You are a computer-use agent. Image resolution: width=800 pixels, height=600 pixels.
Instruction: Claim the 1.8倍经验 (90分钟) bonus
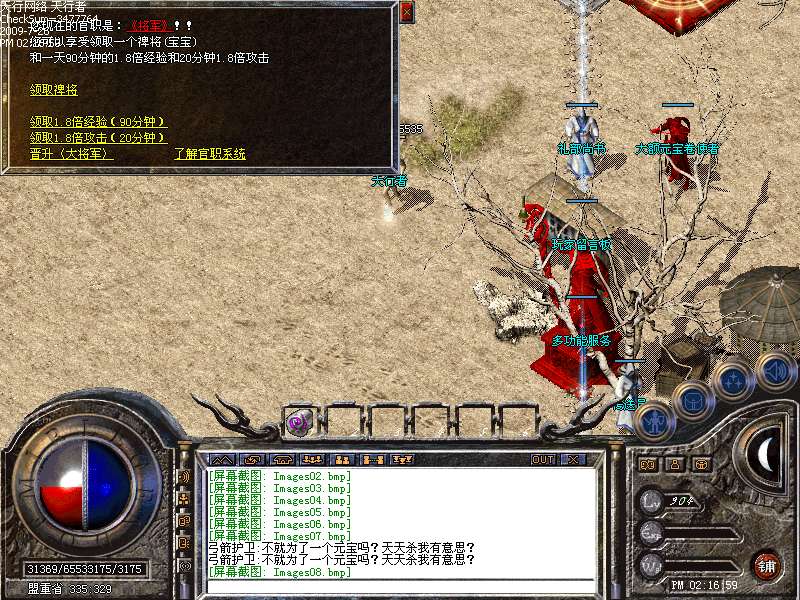coord(98,122)
